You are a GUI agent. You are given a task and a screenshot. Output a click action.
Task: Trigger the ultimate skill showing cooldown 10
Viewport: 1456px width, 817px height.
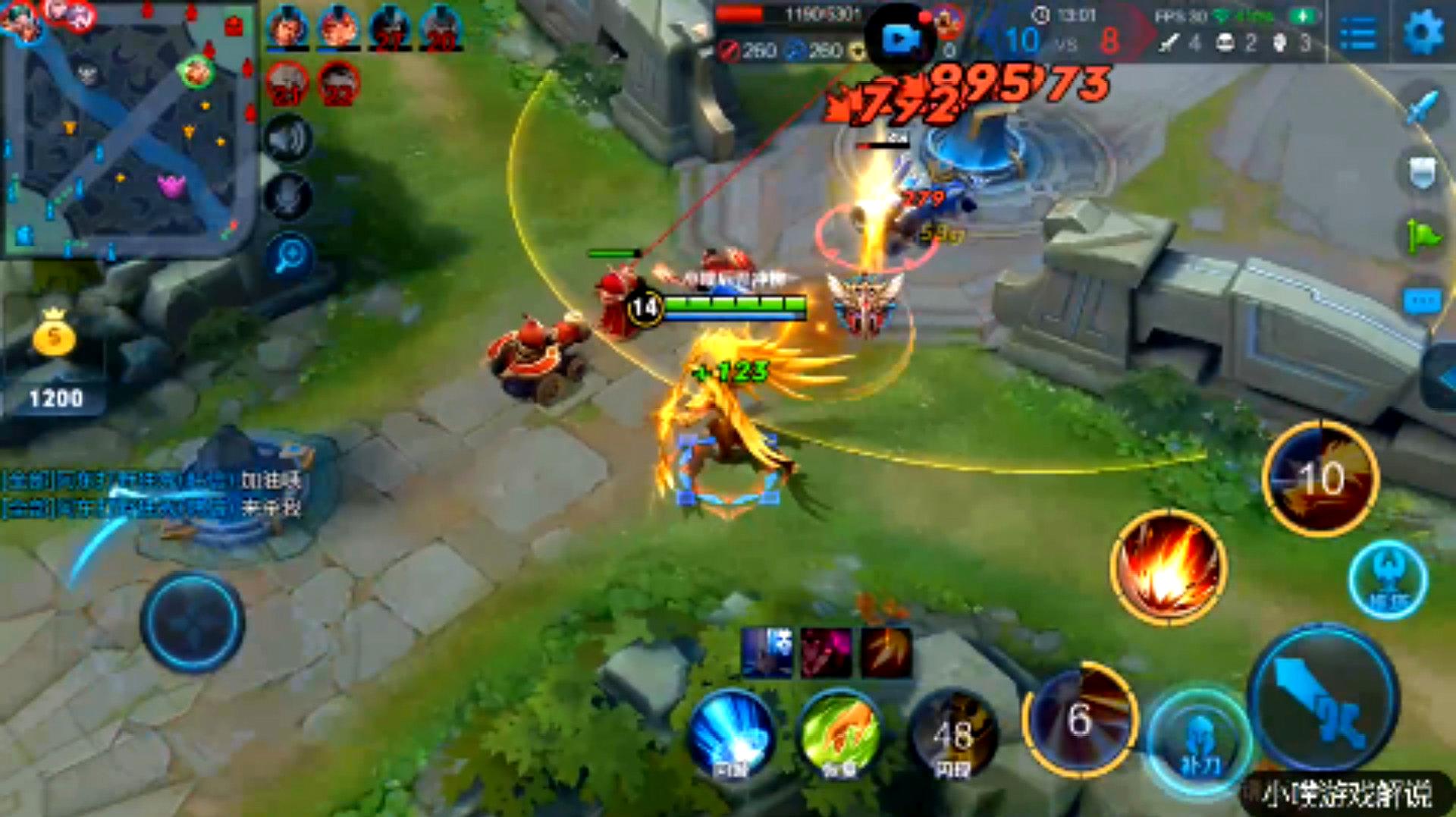(1321, 478)
